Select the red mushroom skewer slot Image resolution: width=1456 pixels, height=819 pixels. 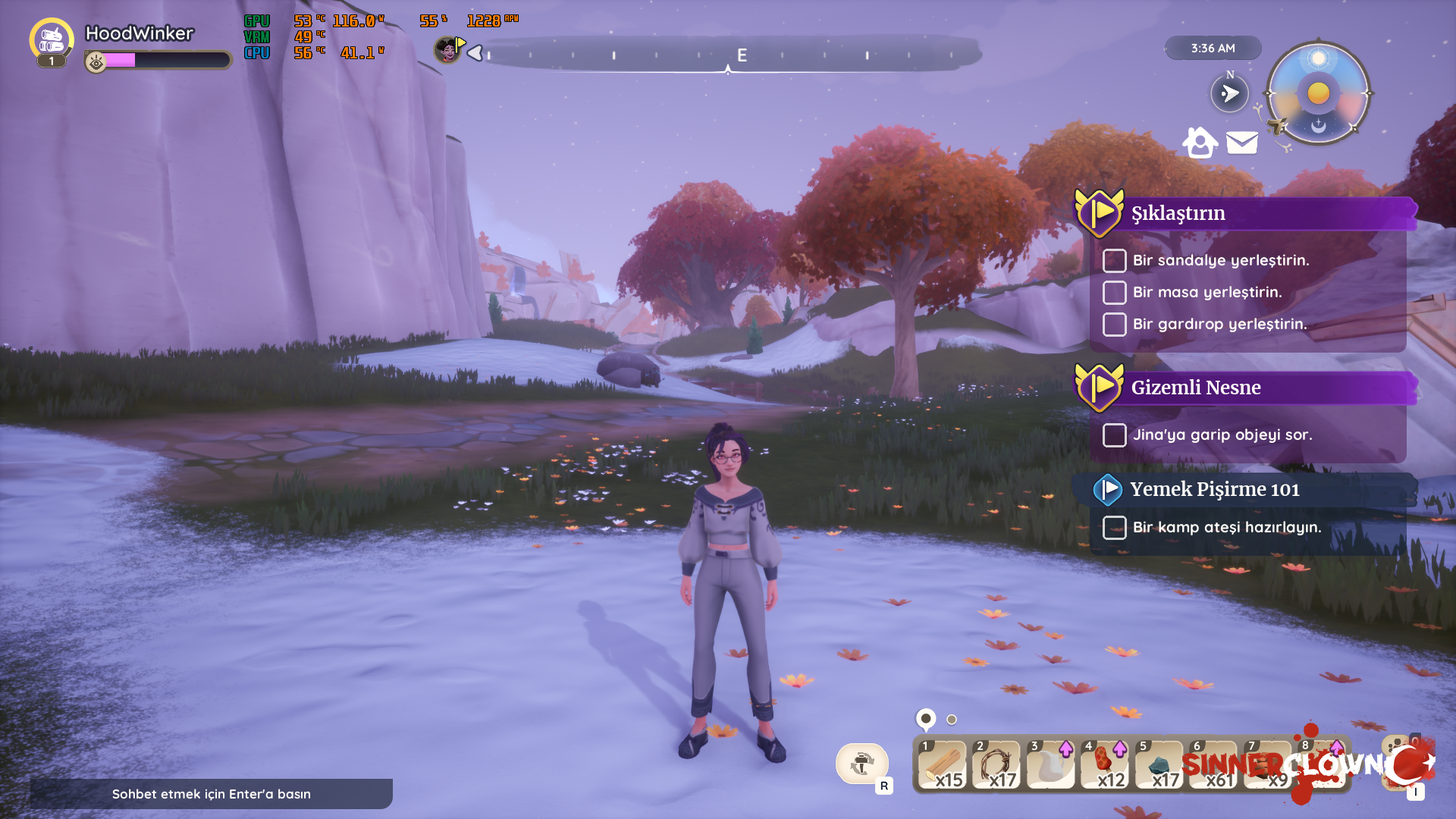[1105, 764]
